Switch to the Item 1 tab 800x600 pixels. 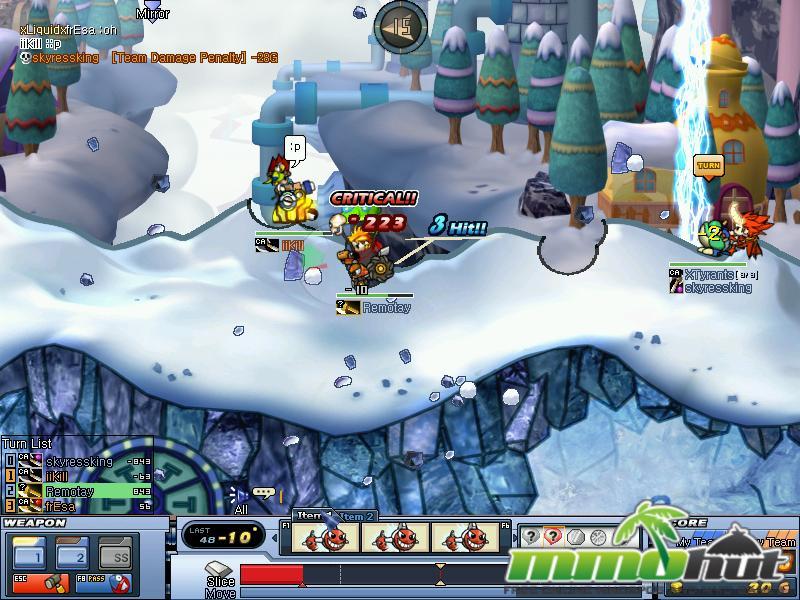[311, 515]
